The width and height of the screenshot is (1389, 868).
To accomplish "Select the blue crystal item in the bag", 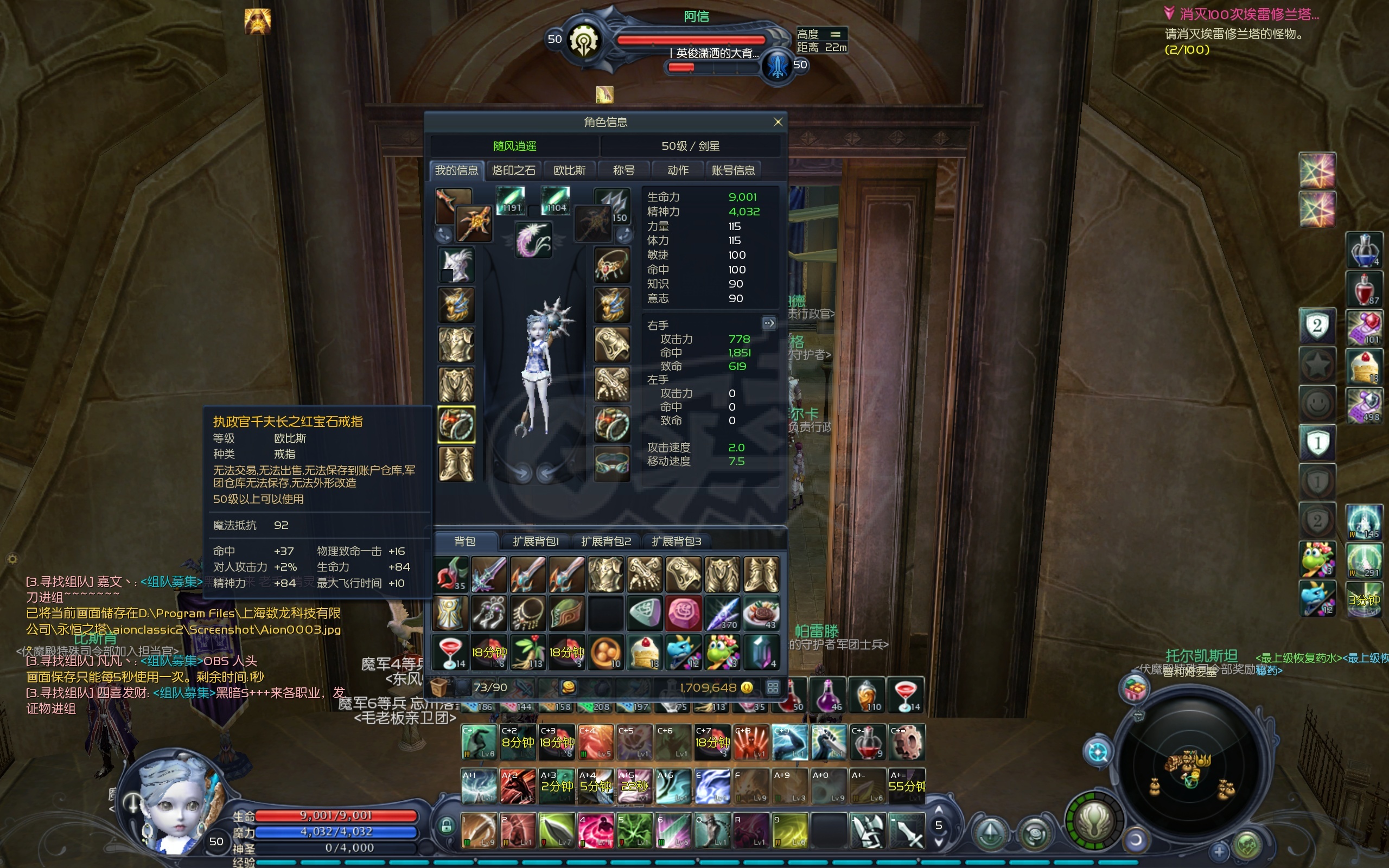I will pyautogui.click(x=761, y=652).
